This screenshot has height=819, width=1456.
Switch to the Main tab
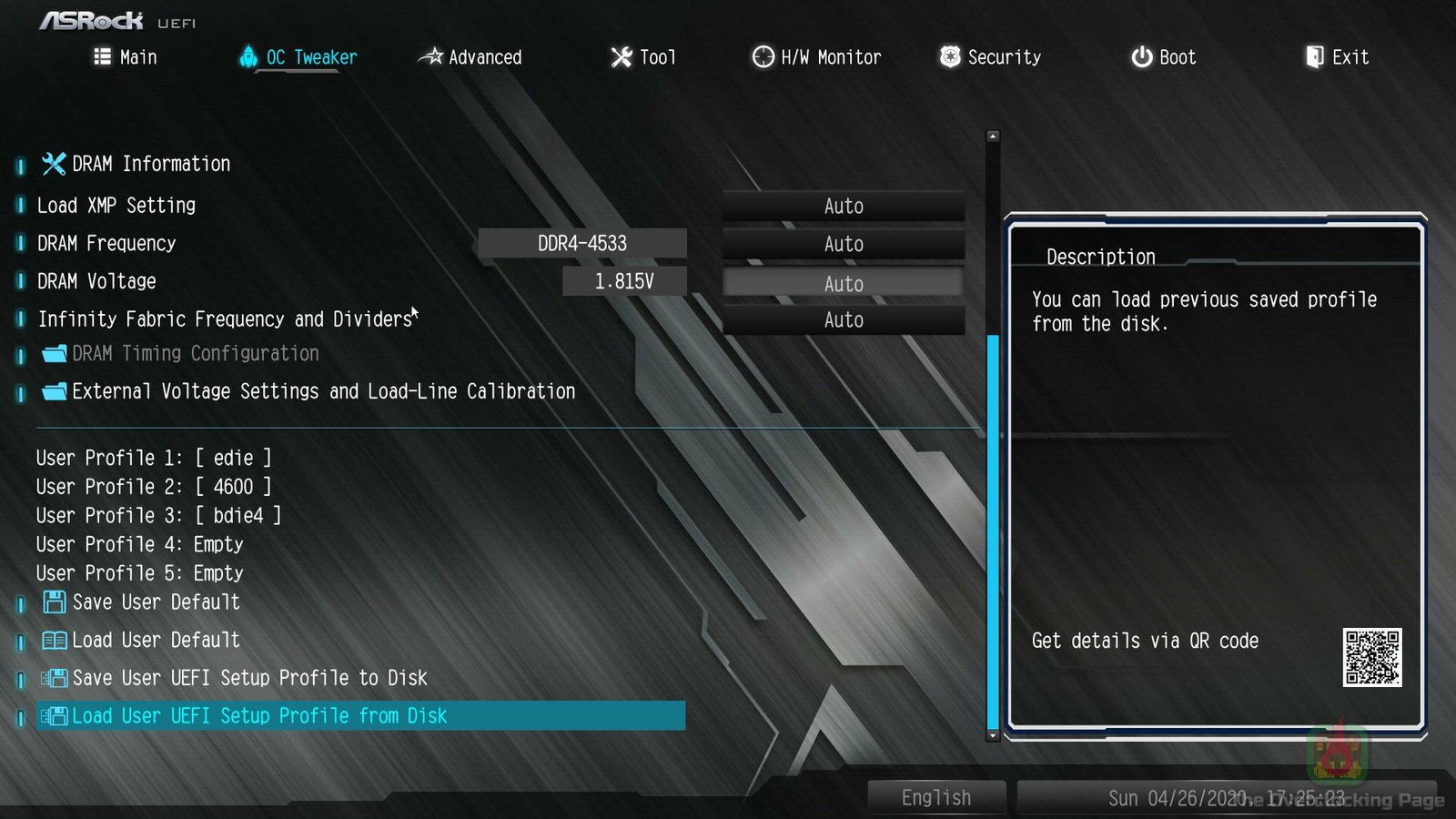tap(126, 57)
